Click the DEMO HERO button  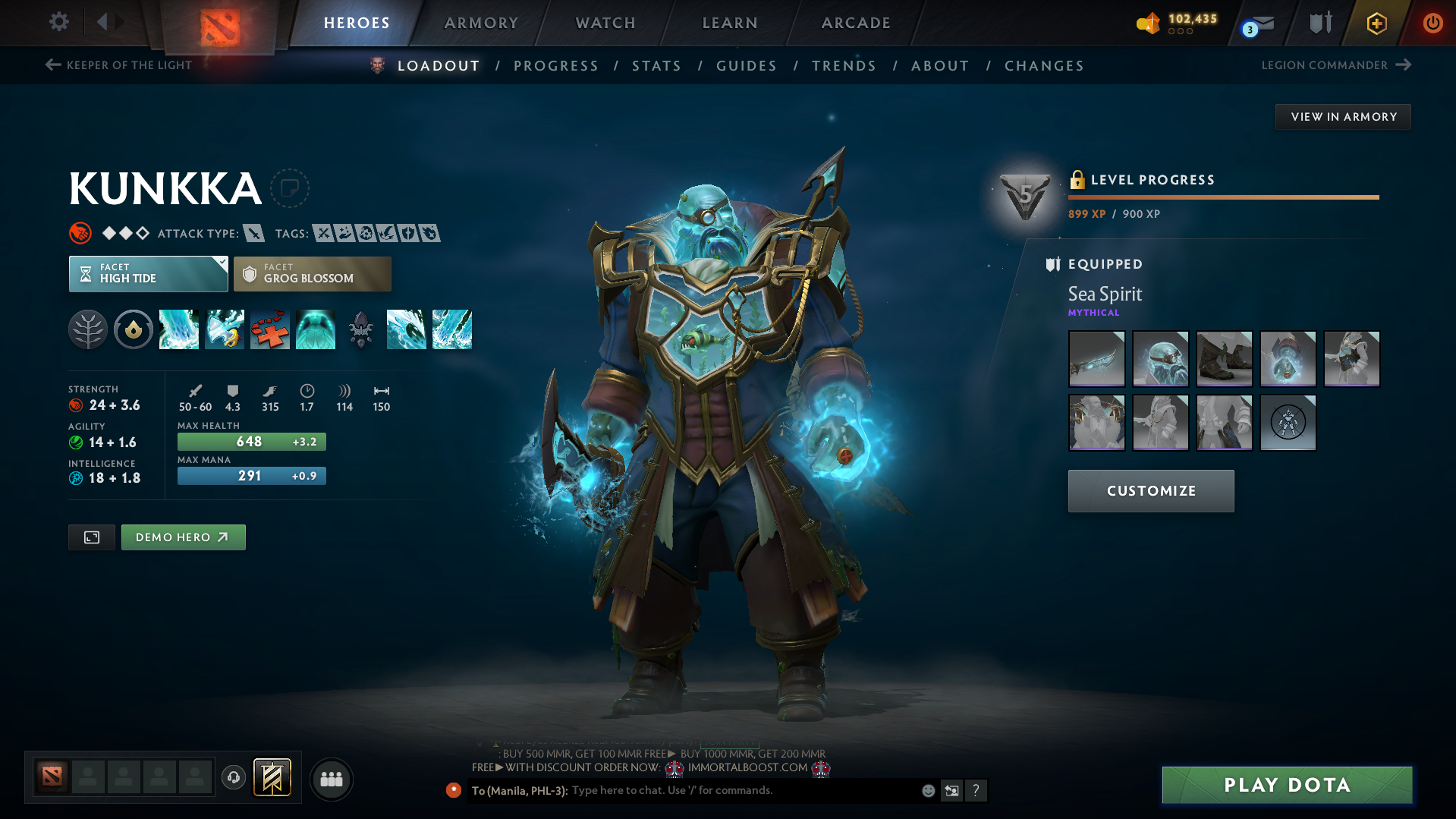(183, 537)
